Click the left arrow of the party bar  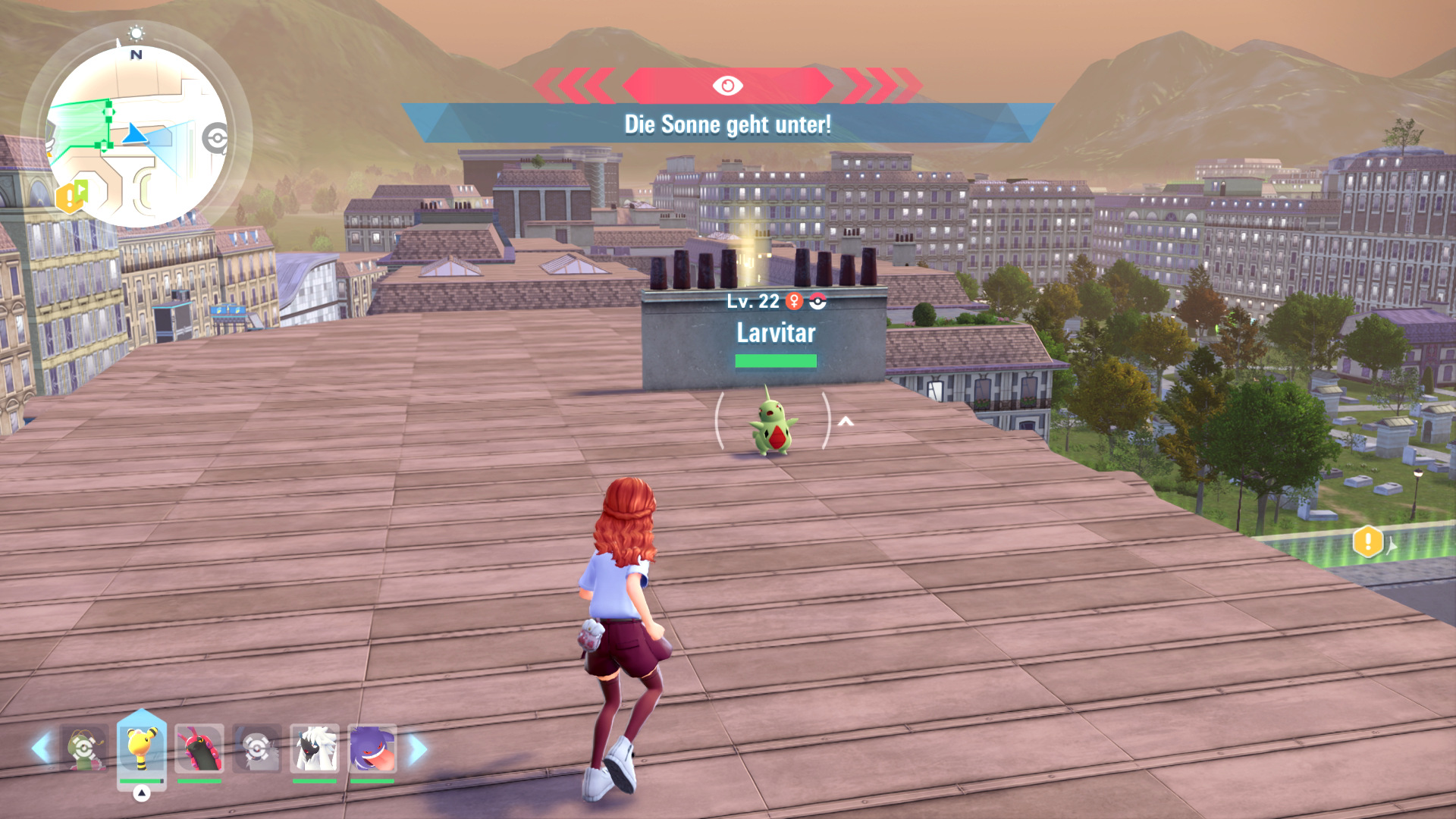pyautogui.click(x=41, y=748)
